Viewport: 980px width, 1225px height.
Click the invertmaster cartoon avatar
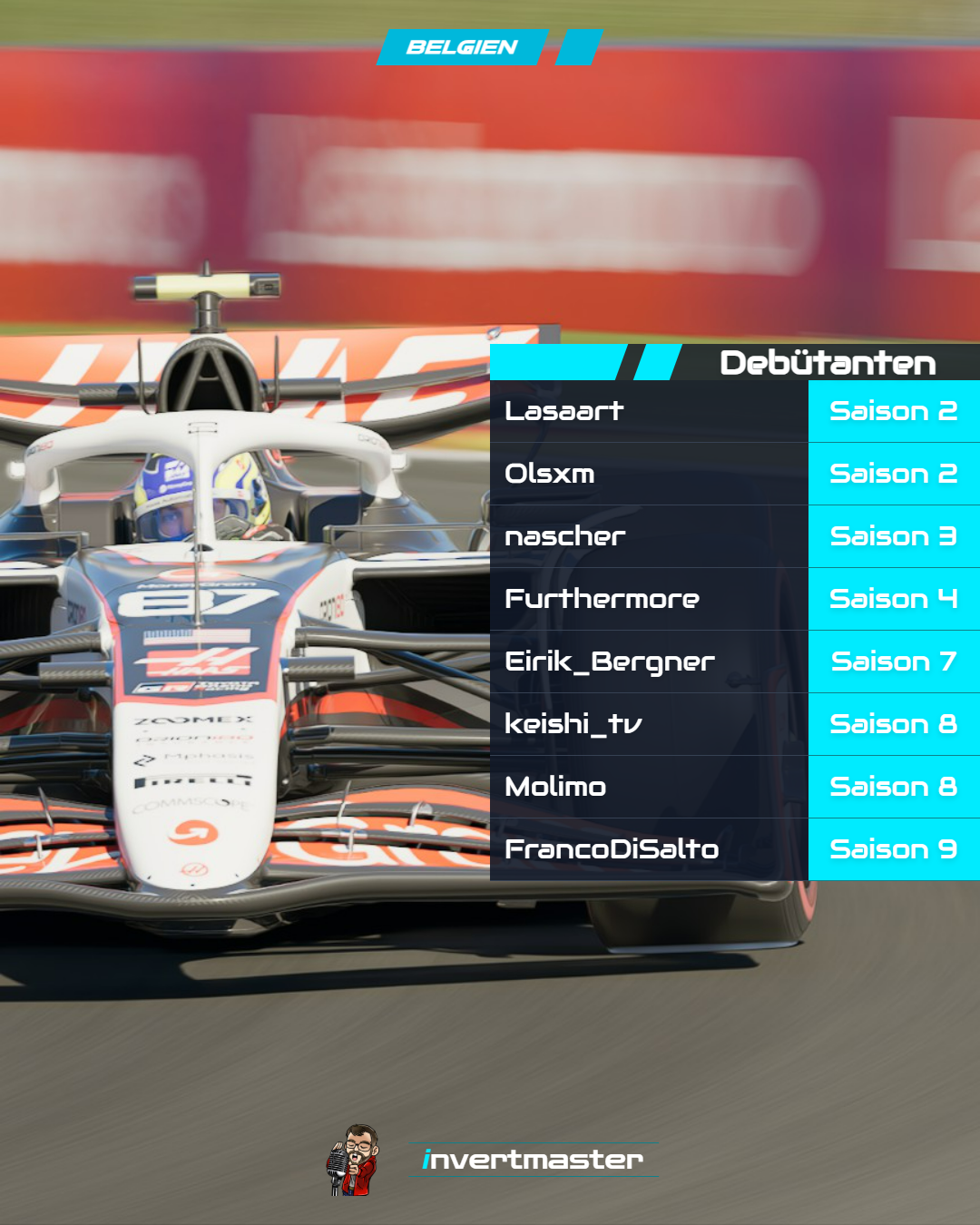click(x=353, y=1161)
